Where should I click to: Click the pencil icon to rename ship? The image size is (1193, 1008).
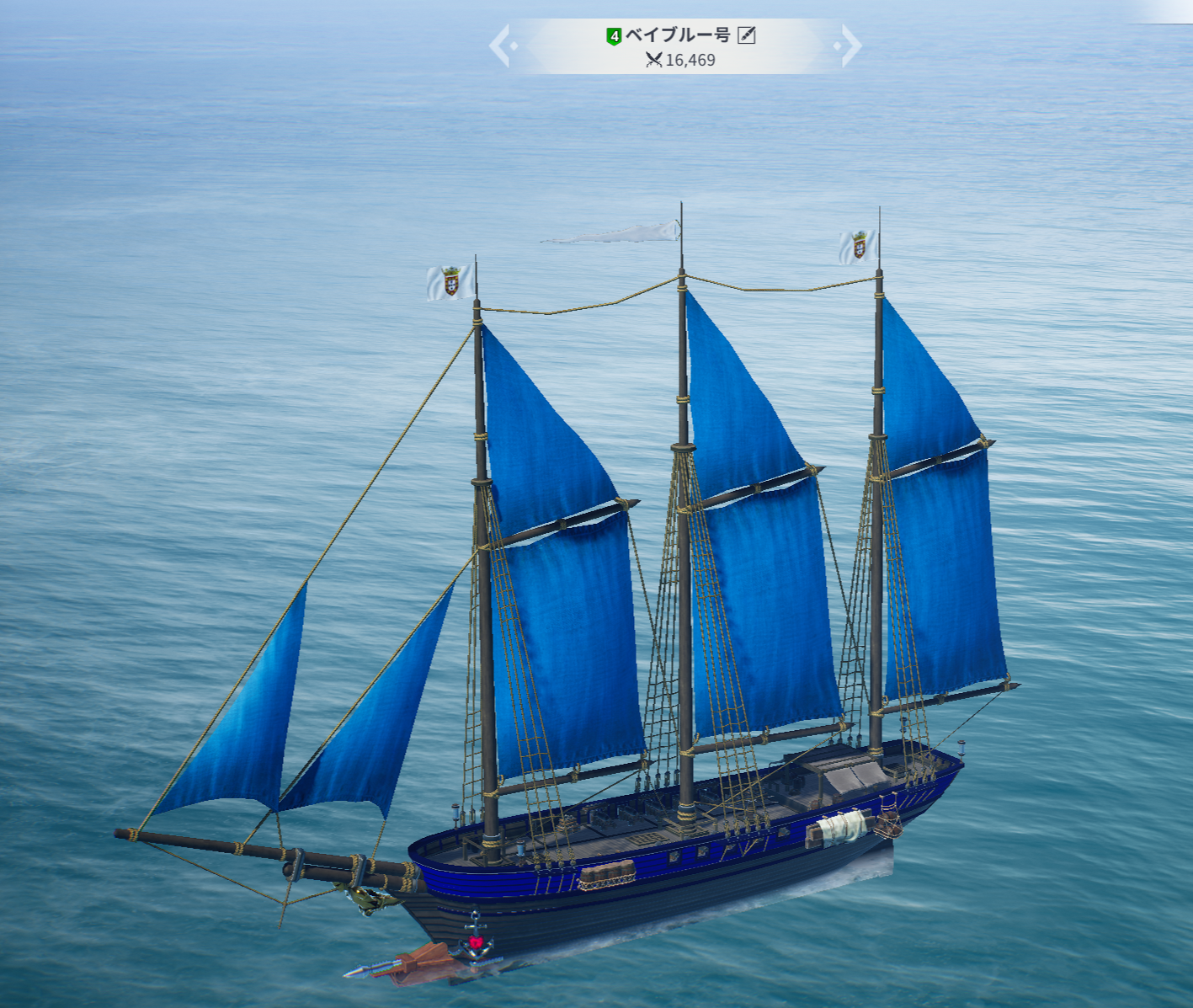coord(746,35)
